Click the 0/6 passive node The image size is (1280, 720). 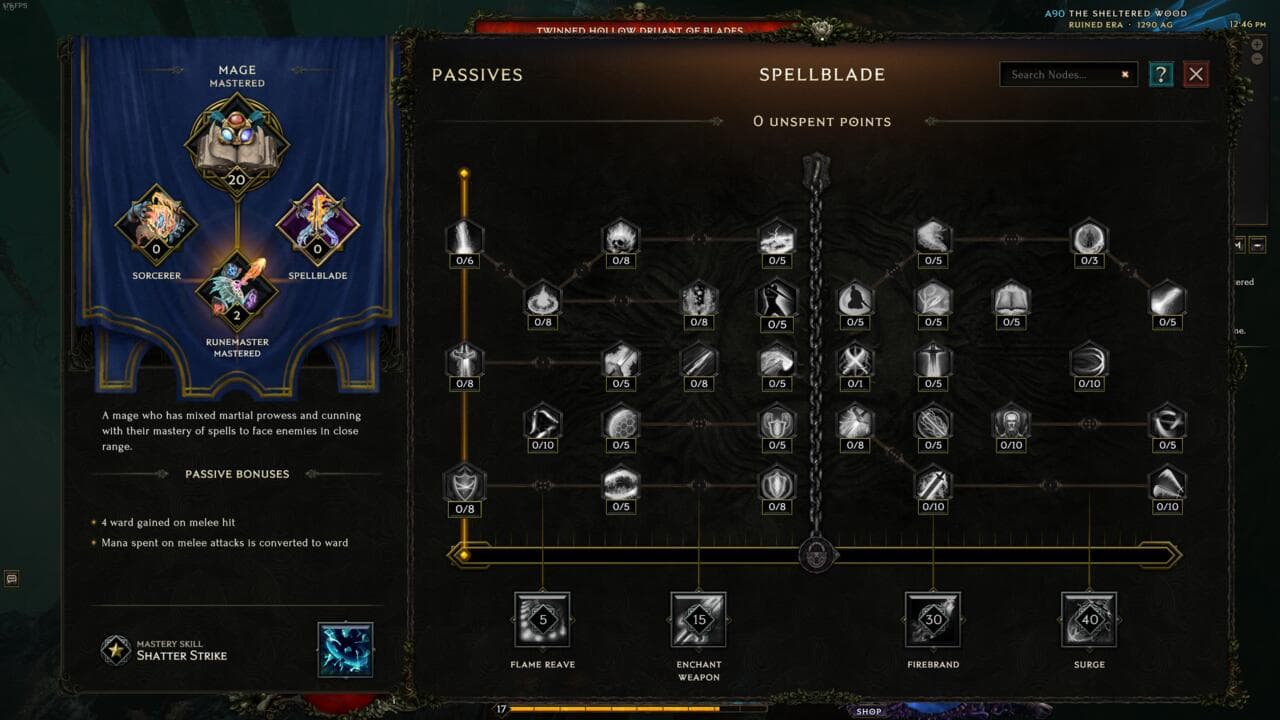[x=465, y=238]
